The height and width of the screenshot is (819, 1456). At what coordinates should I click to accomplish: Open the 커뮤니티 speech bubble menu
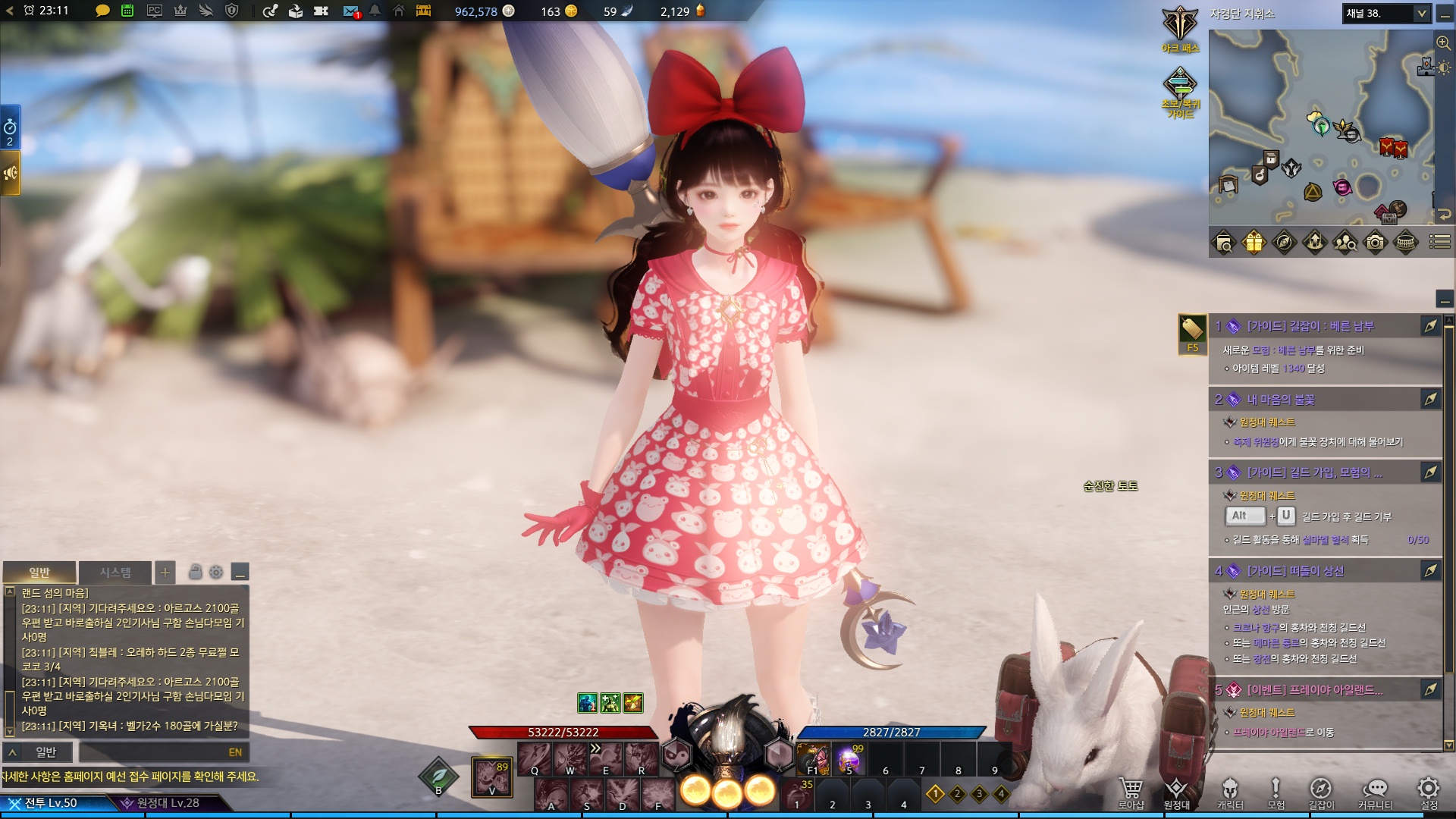pyautogui.click(x=1375, y=792)
